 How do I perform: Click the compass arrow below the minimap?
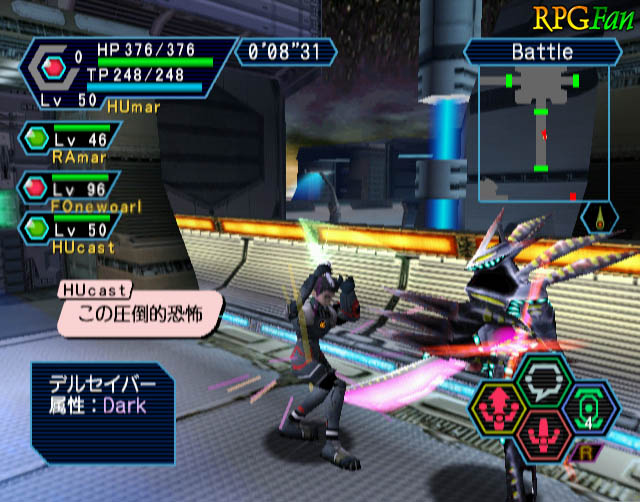599,219
